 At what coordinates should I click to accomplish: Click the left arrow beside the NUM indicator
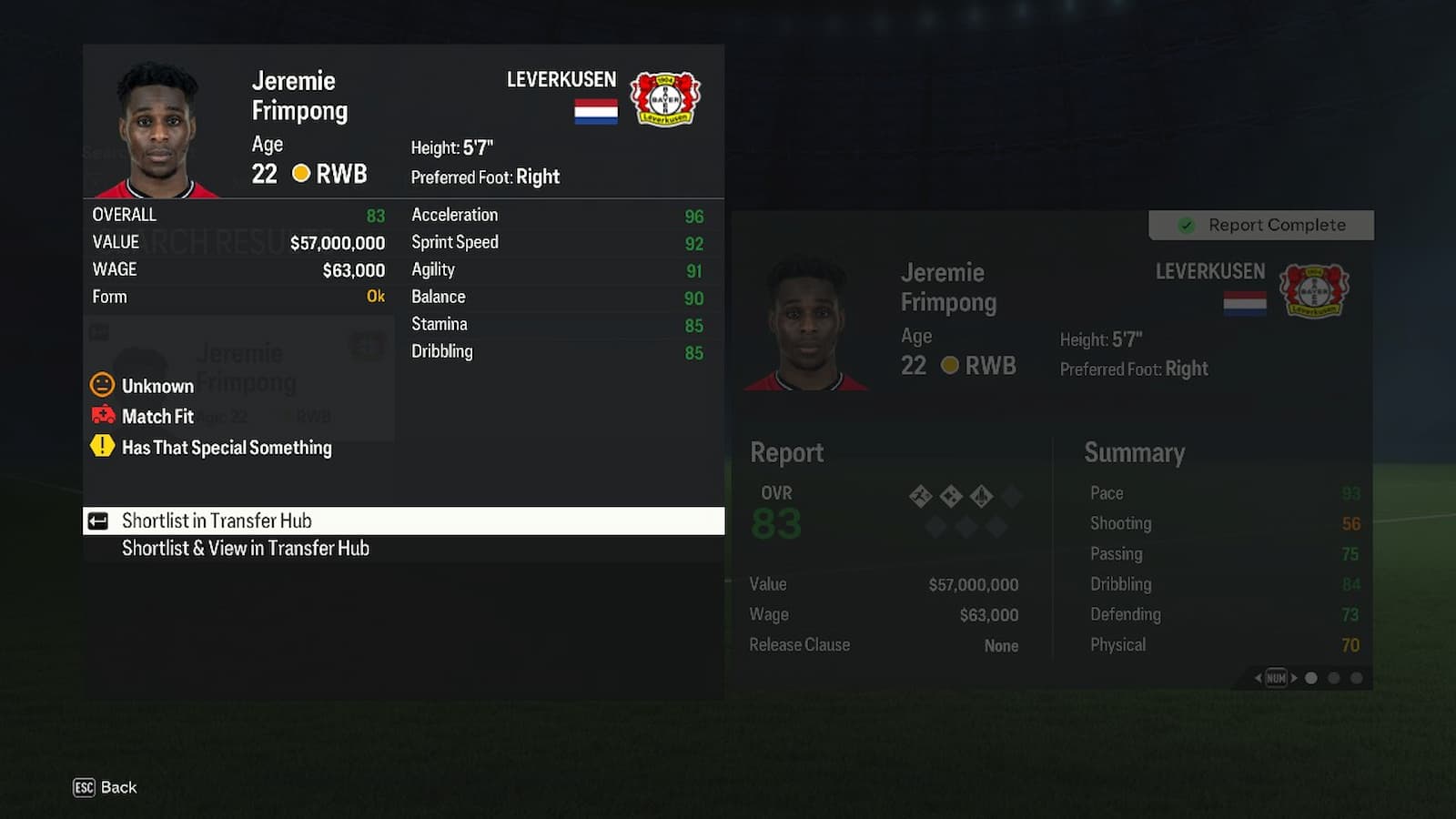[x=1259, y=677]
